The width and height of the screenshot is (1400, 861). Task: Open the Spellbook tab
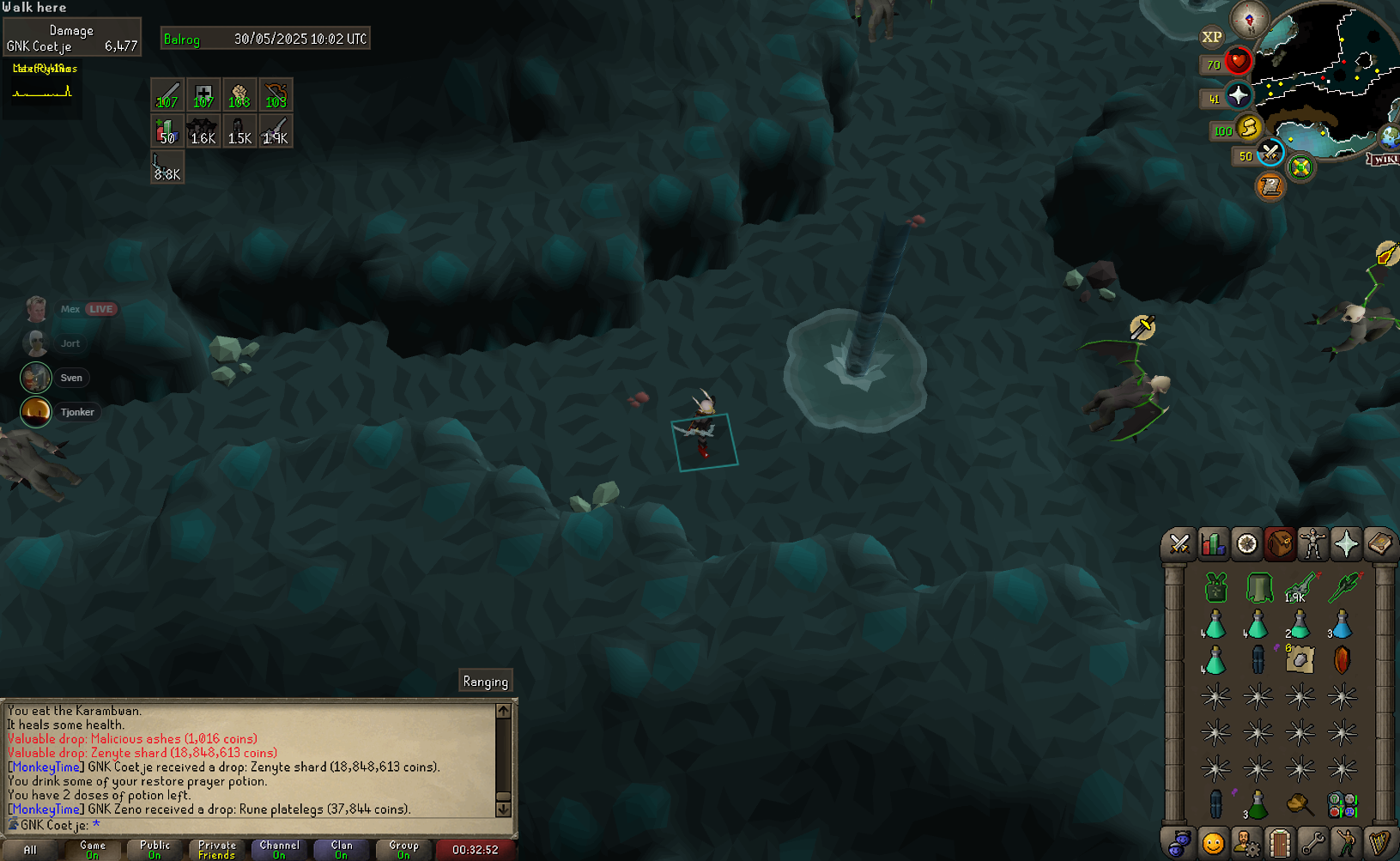coord(1379,544)
